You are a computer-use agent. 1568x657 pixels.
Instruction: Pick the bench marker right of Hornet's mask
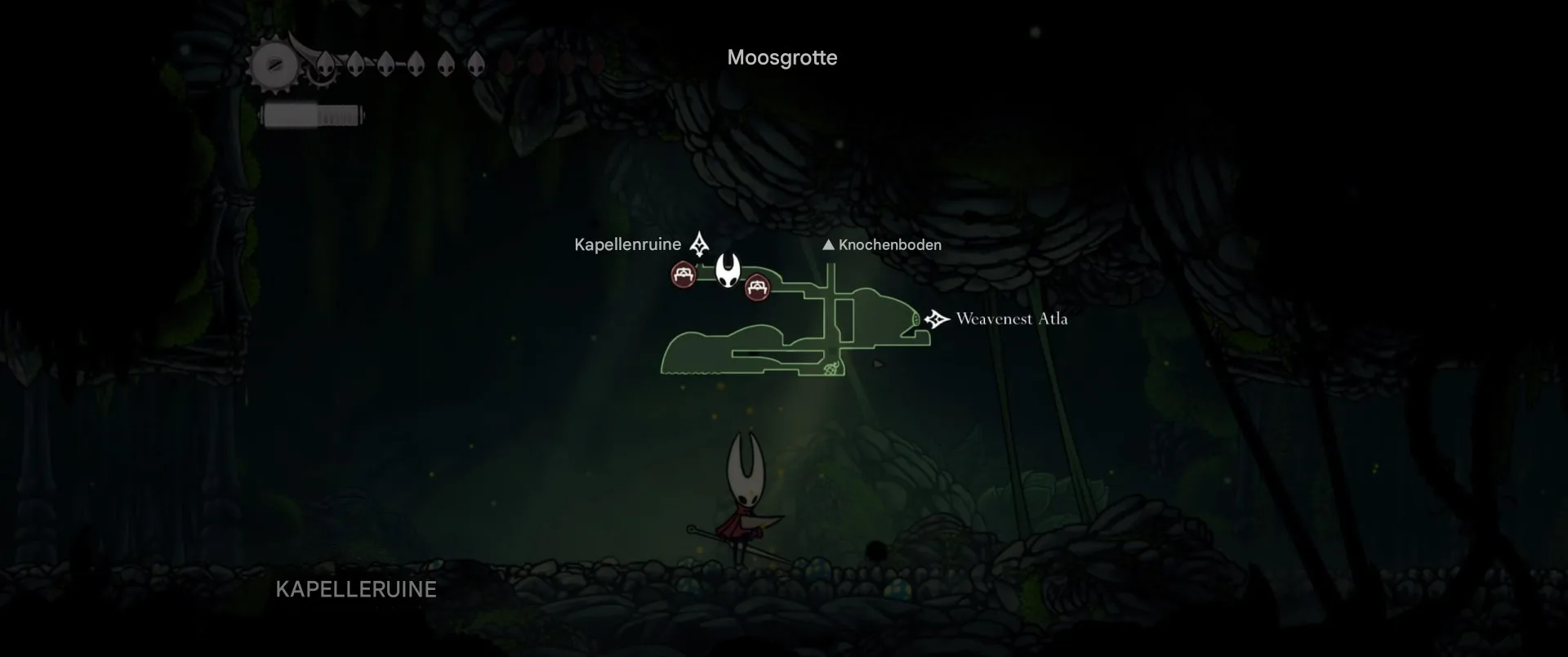pos(758,288)
